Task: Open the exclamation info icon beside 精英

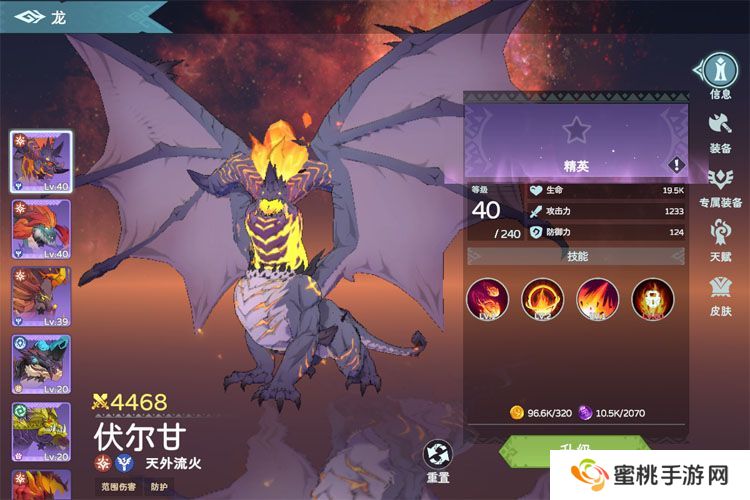Action: pos(677,165)
